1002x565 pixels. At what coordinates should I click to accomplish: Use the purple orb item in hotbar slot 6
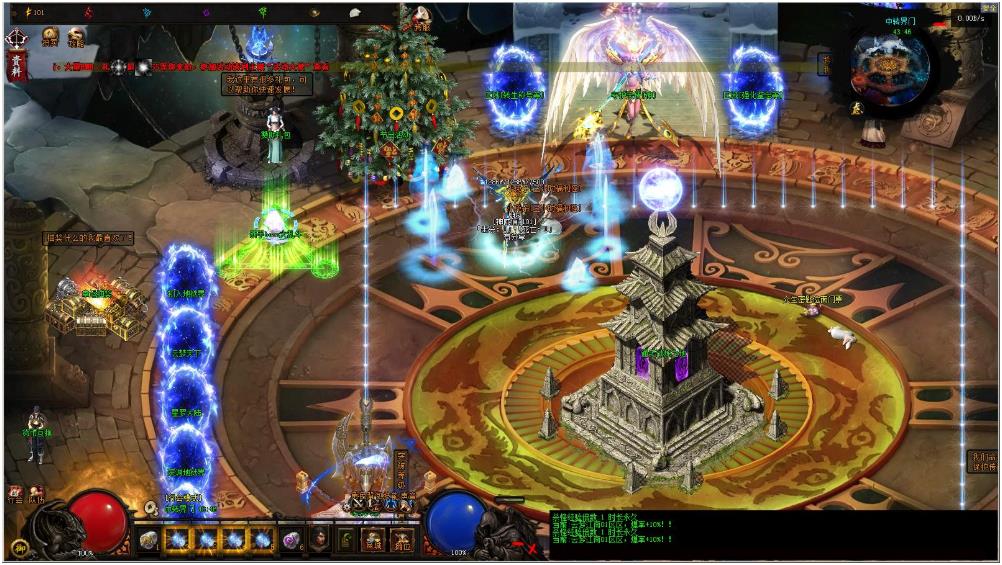pos(292,540)
